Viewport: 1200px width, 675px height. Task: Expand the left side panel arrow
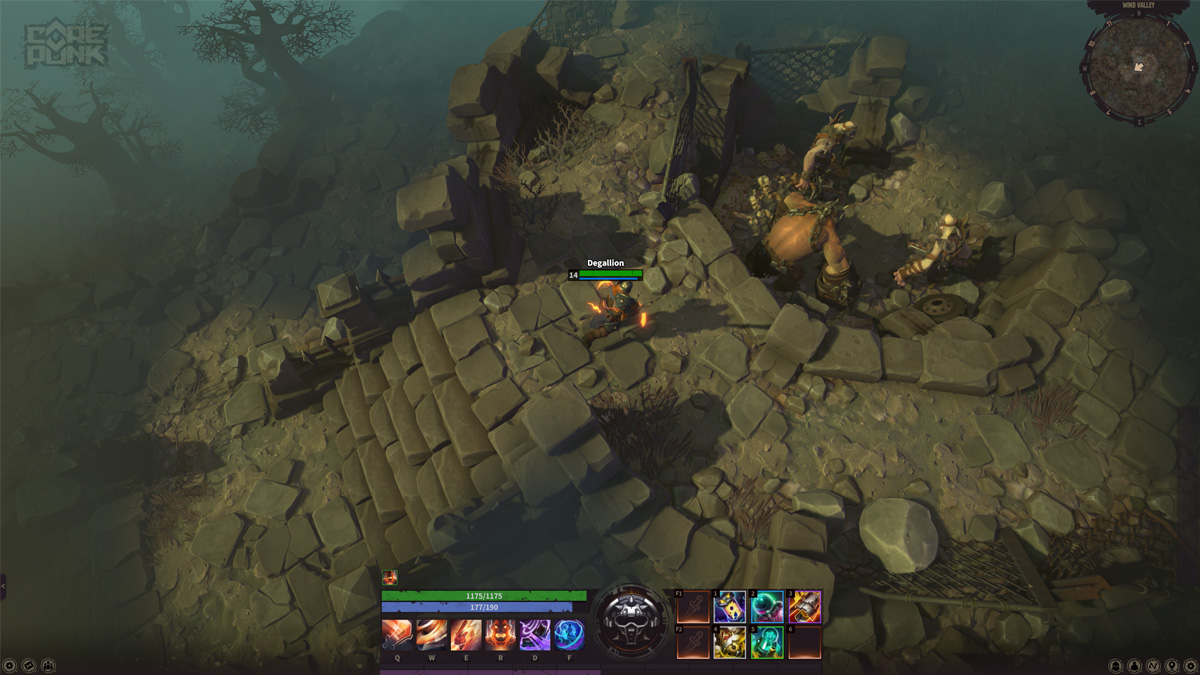[3, 586]
